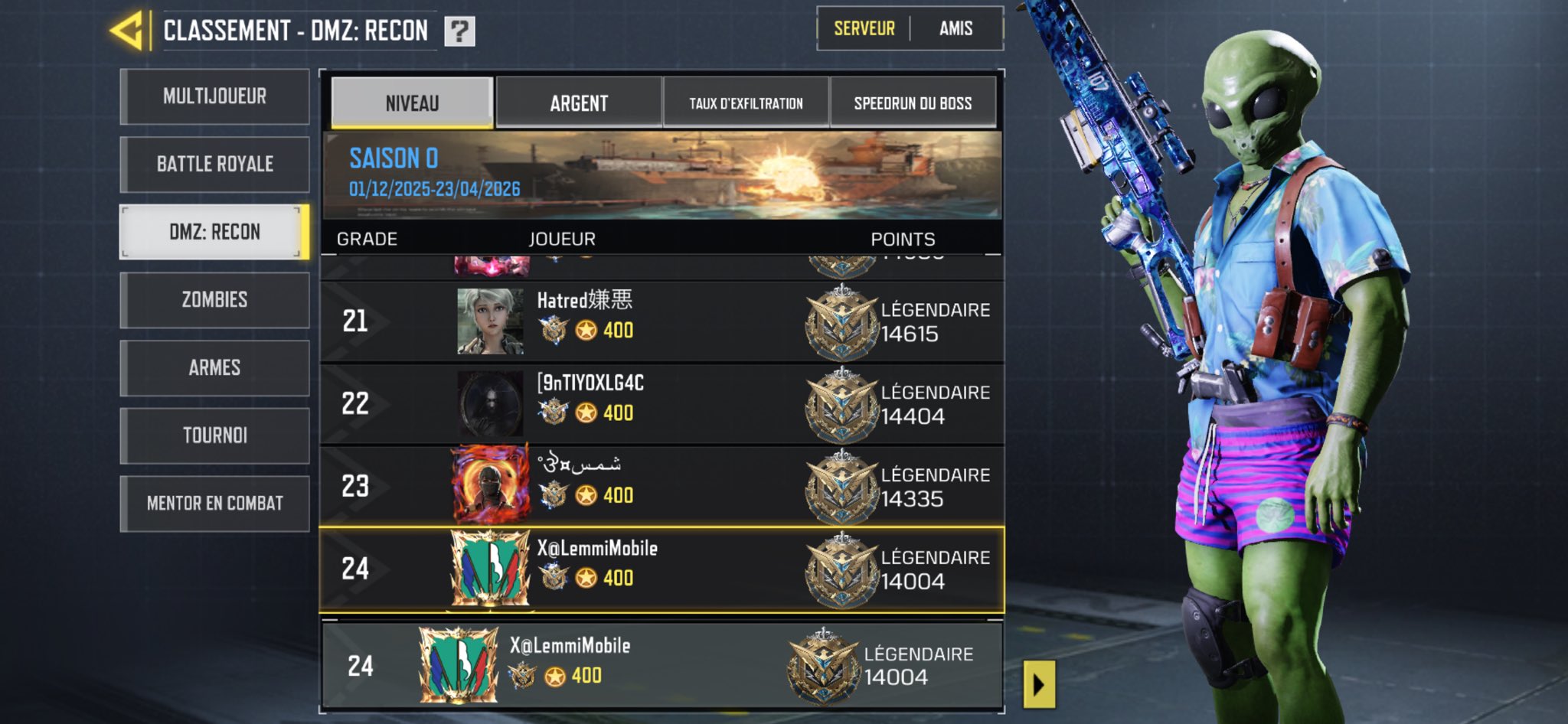View the Armes rankings
Screen dimensions: 1568x724
coord(215,367)
